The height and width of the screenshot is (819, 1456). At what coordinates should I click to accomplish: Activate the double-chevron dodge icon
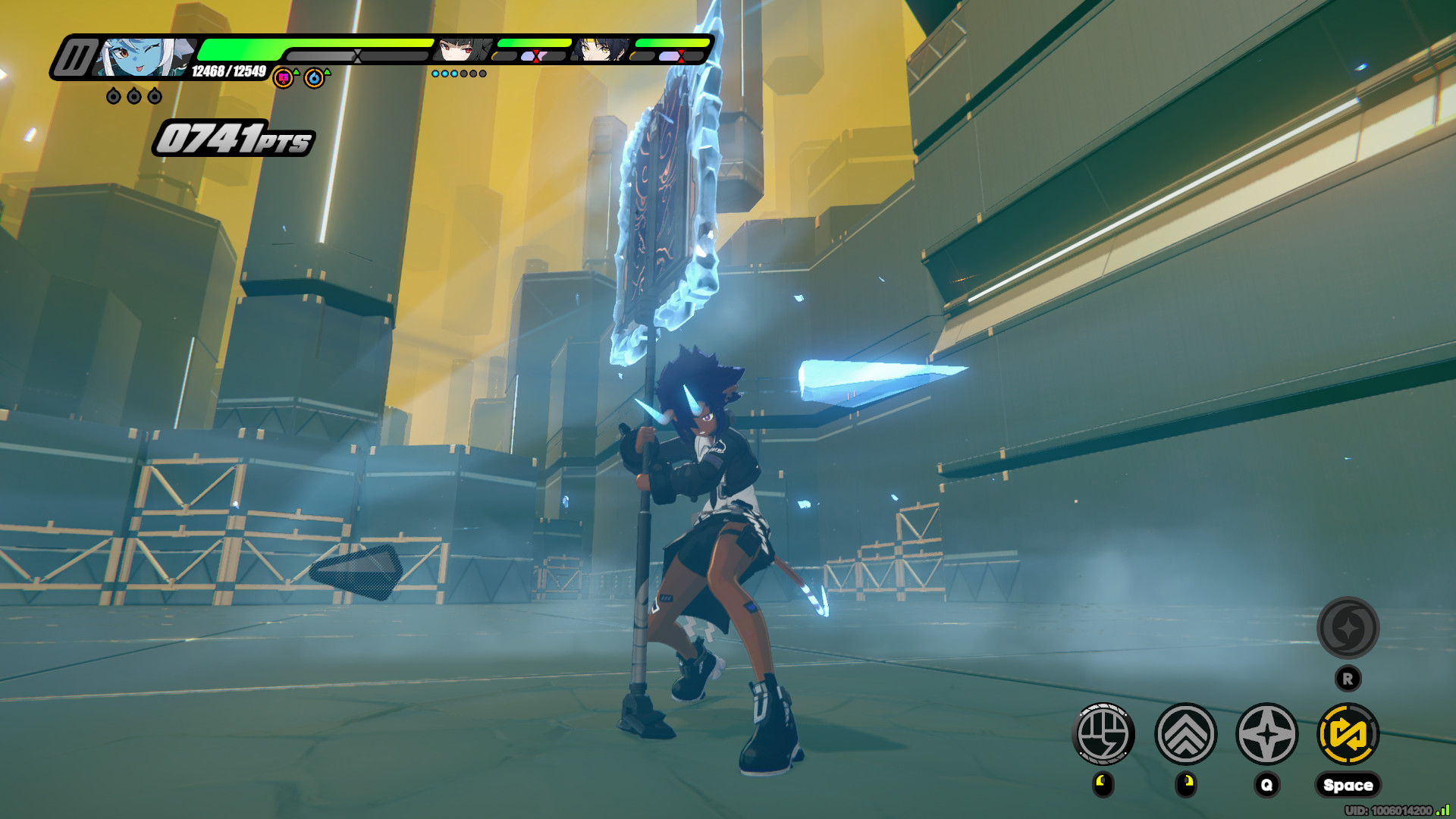click(x=1185, y=733)
